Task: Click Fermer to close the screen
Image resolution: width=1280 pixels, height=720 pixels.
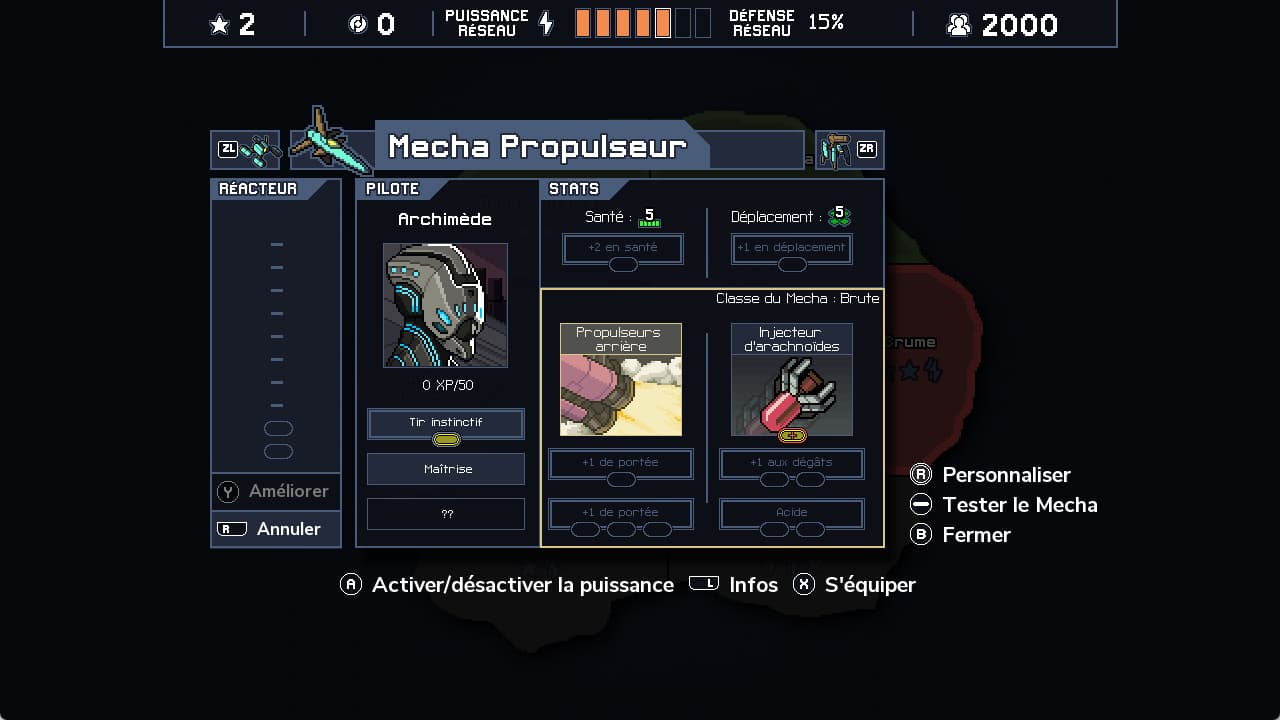Action: tap(976, 535)
